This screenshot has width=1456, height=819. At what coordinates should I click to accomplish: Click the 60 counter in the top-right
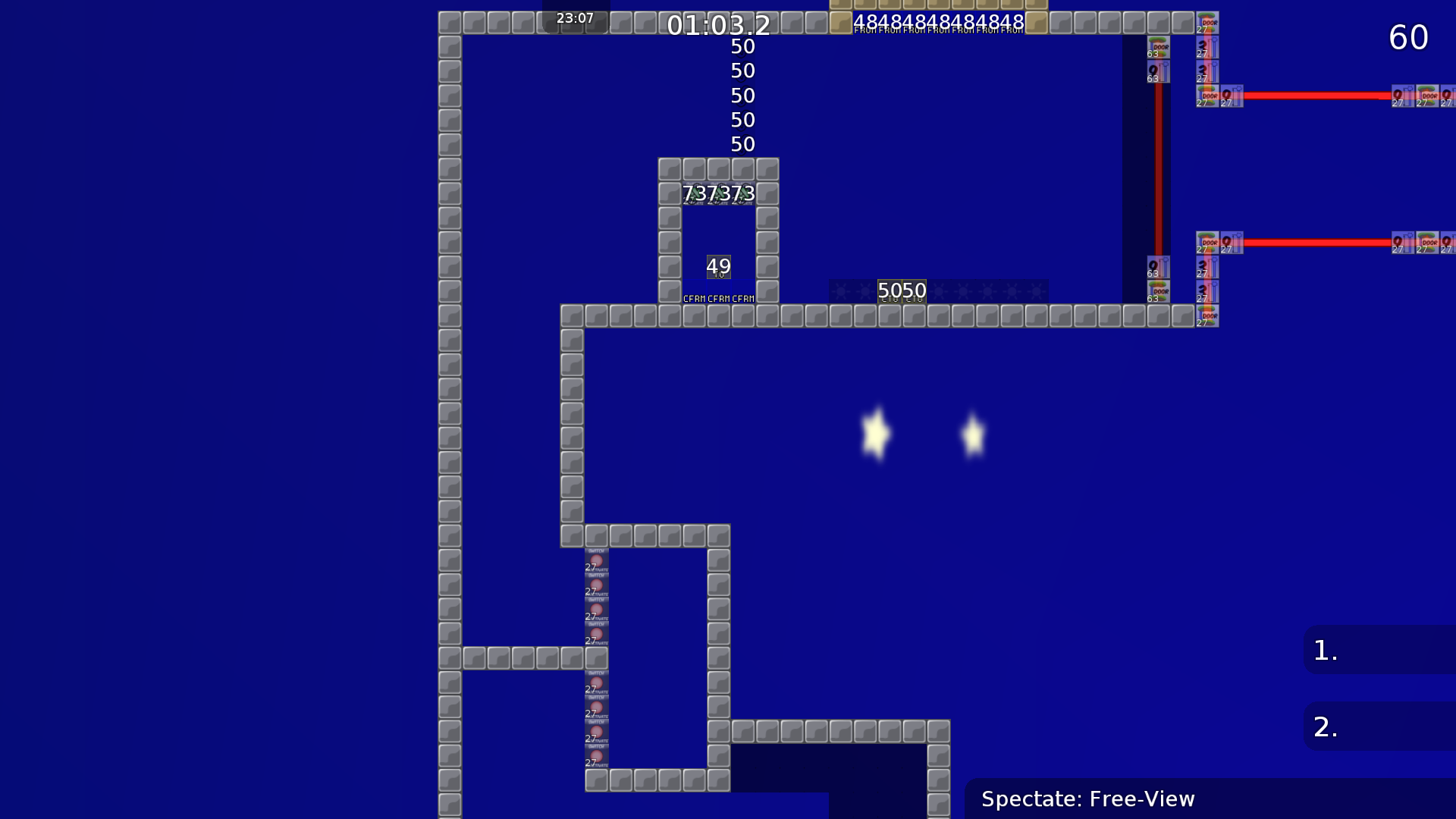1408,37
